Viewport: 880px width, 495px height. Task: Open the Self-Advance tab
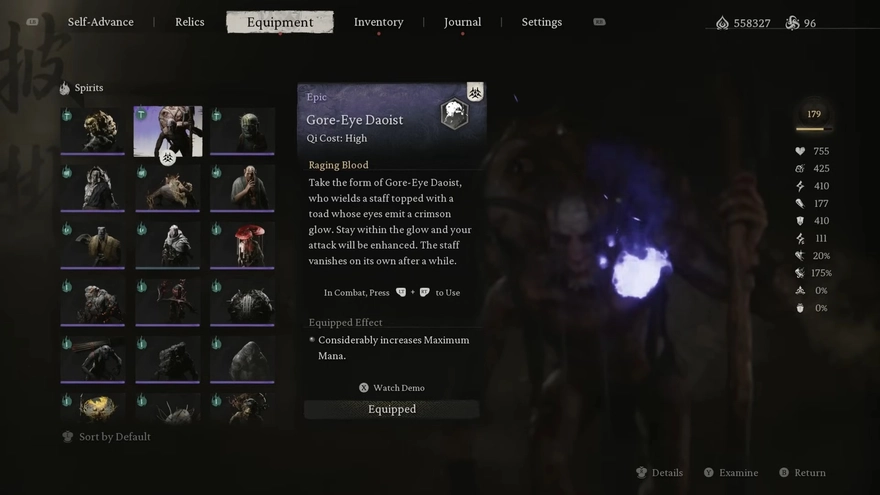tap(100, 22)
